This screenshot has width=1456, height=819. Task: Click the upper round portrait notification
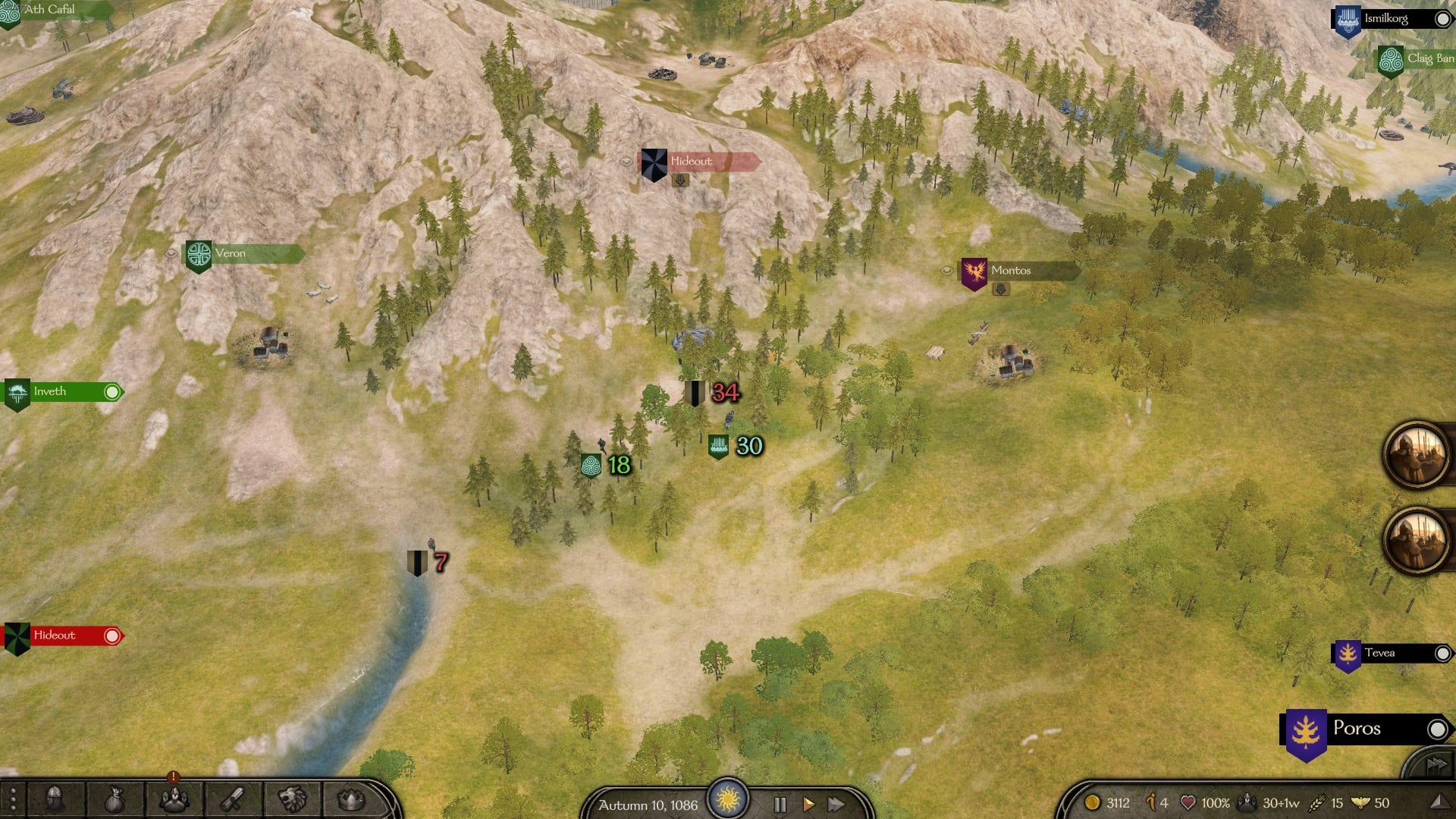click(x=1415, y=454)
